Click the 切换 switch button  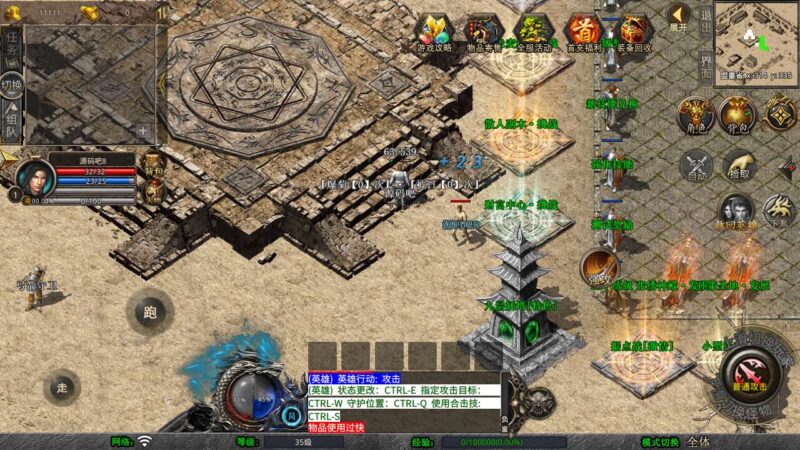[12, 85]
